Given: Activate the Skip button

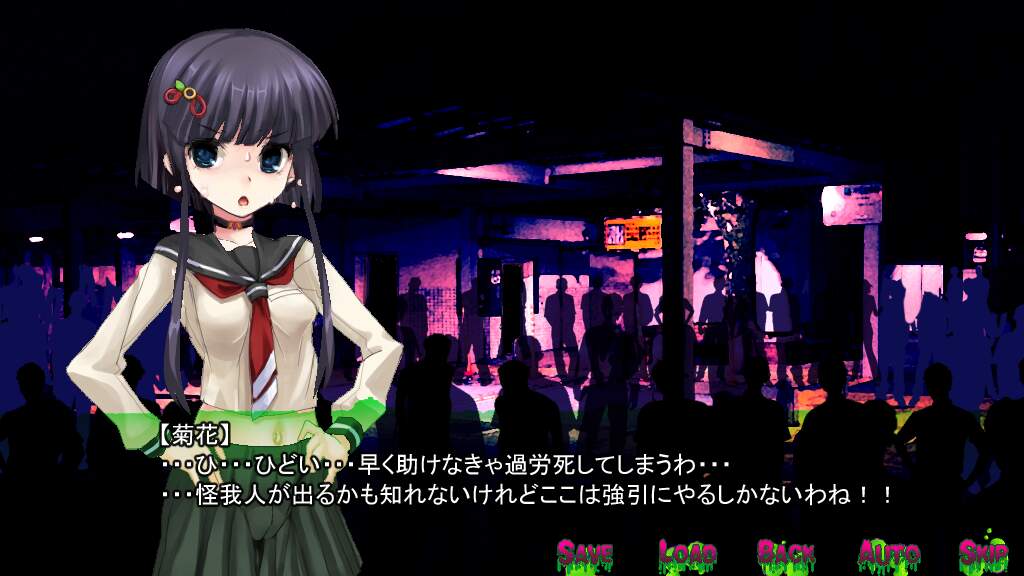Looking at the screenshot, I should [983, 552].
